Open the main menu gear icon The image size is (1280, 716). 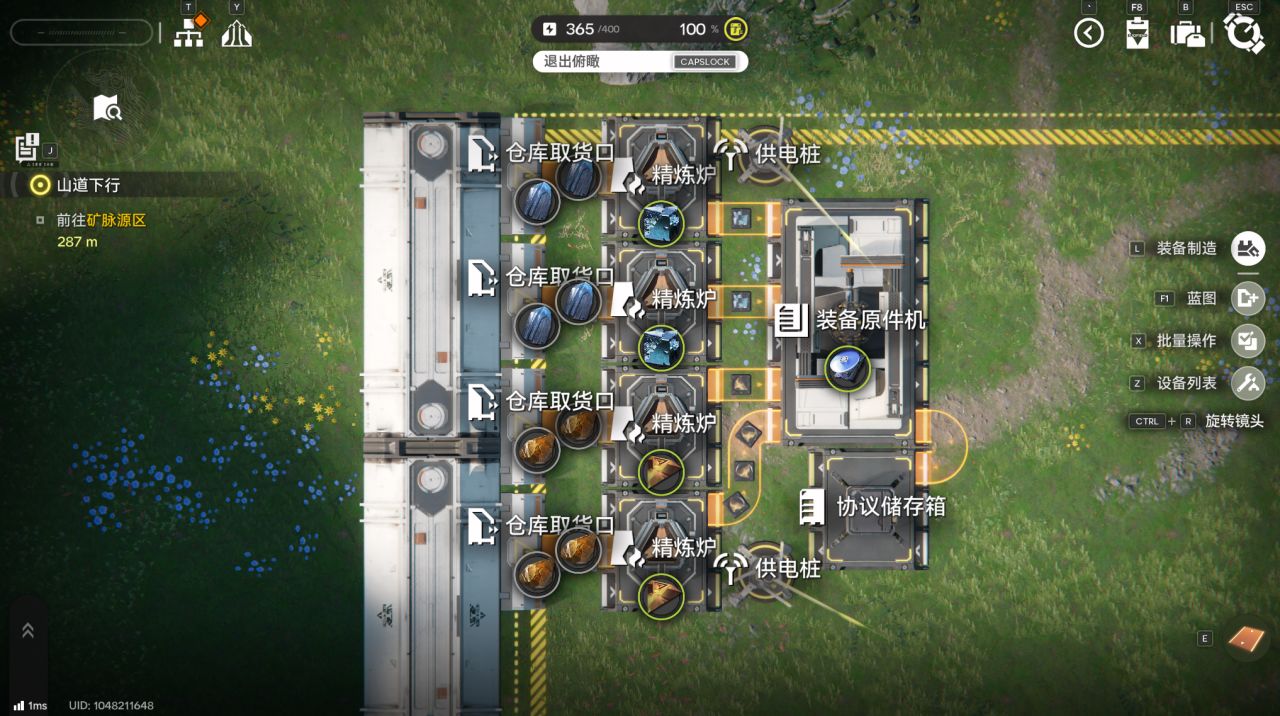click(x=1244, y=33)
